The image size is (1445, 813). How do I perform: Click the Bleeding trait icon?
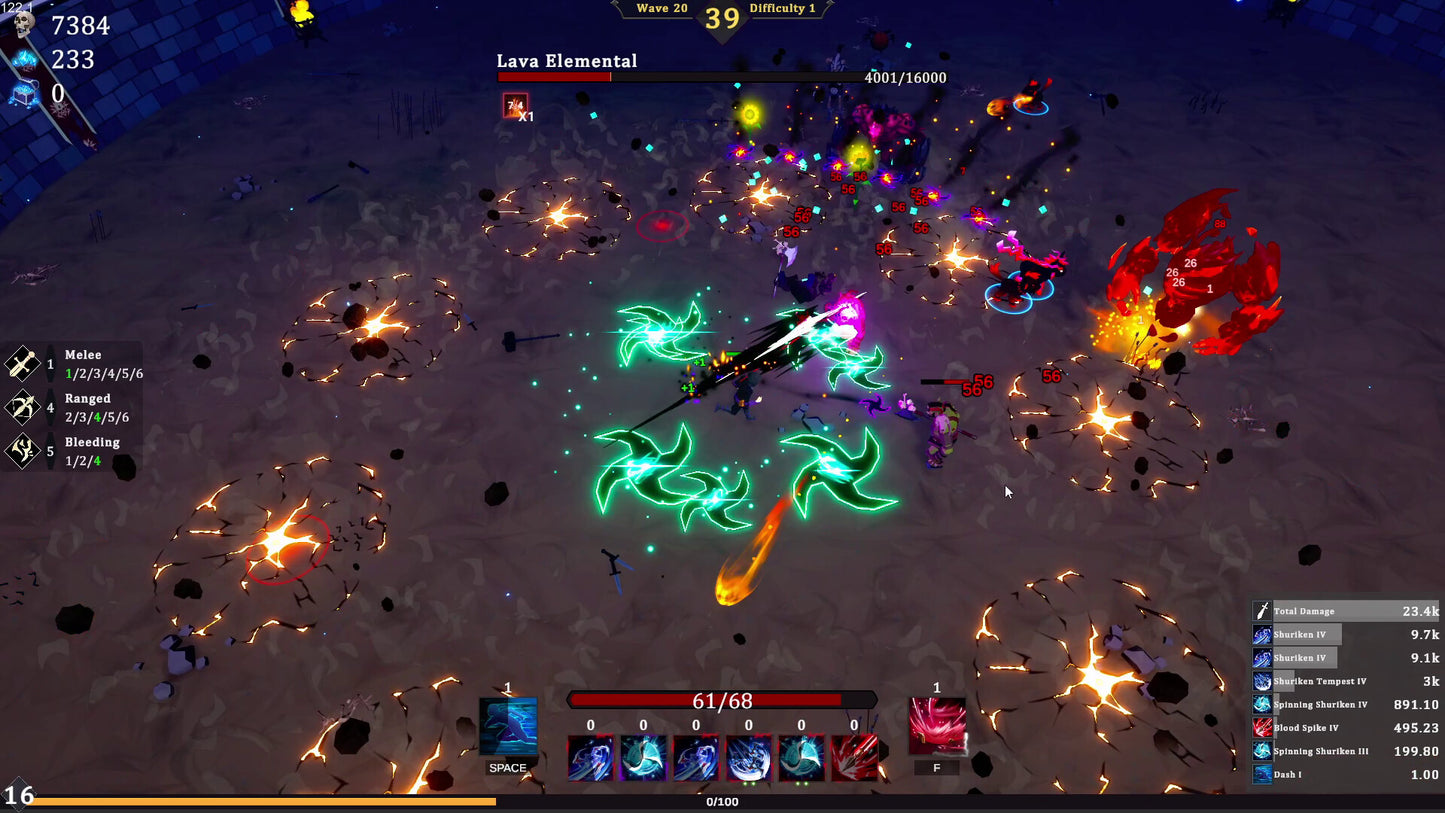(22, 451)
